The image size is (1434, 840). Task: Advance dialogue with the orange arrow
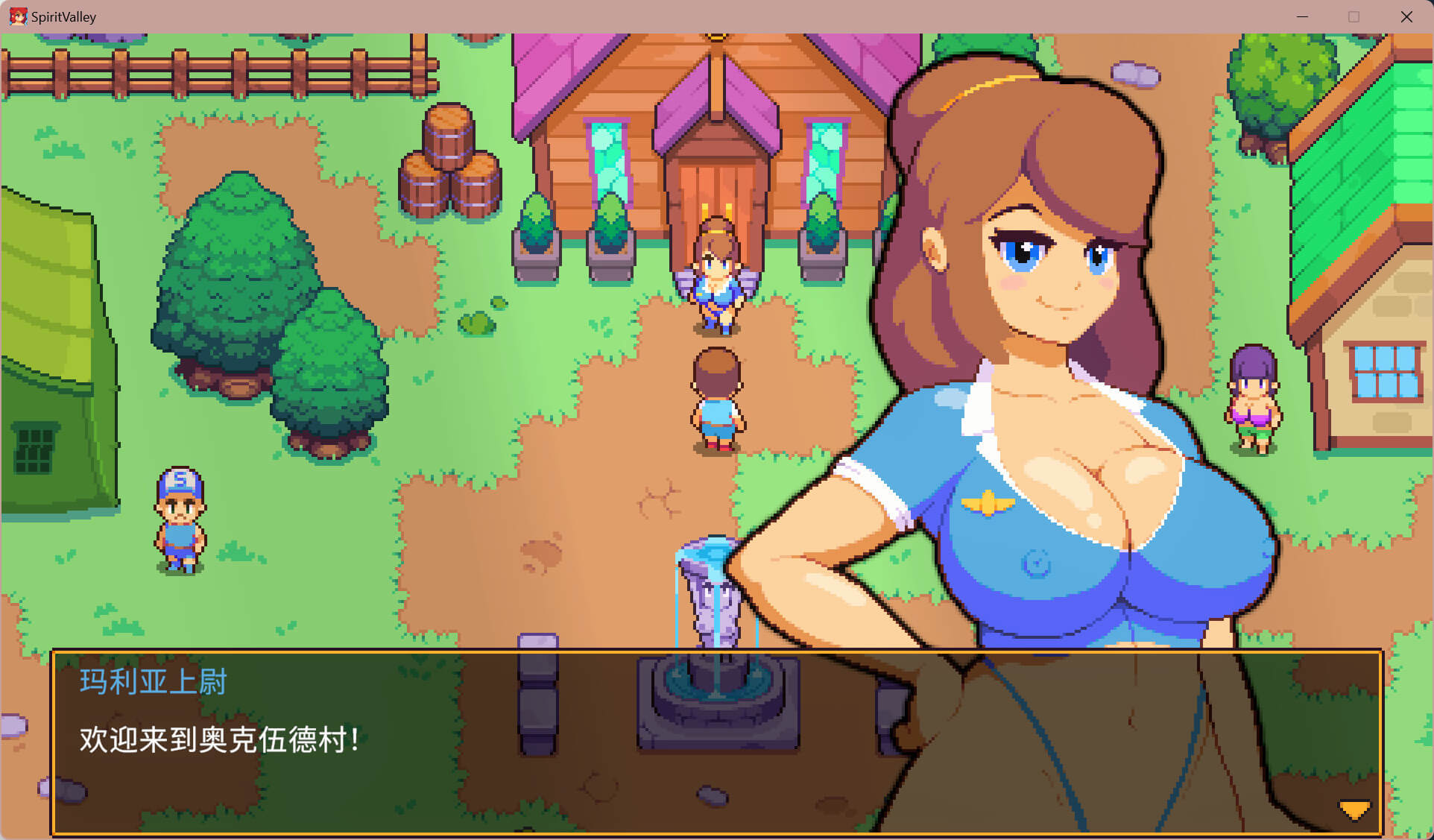1354,809
